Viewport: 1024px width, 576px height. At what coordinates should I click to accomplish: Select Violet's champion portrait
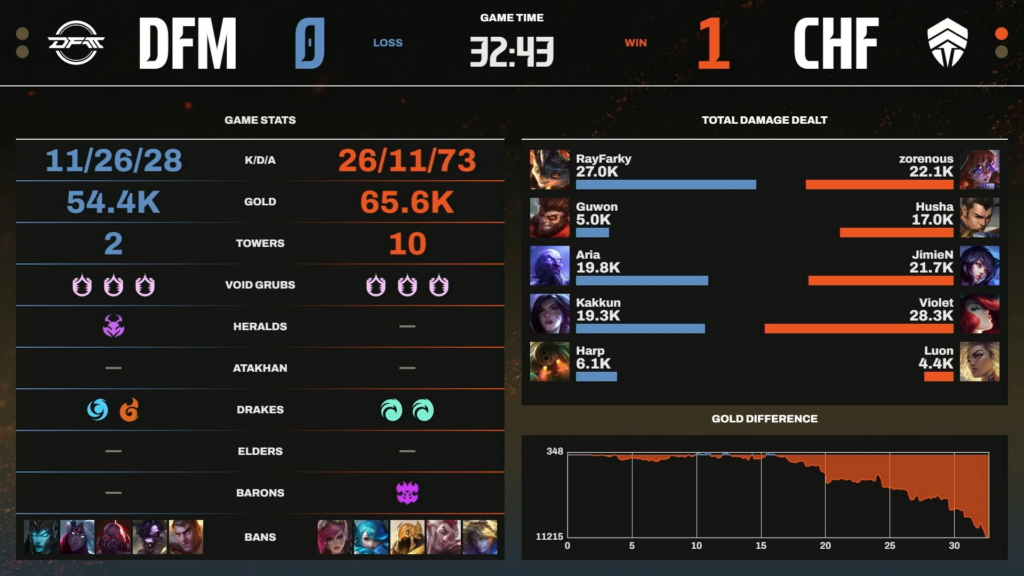point(979,313)
